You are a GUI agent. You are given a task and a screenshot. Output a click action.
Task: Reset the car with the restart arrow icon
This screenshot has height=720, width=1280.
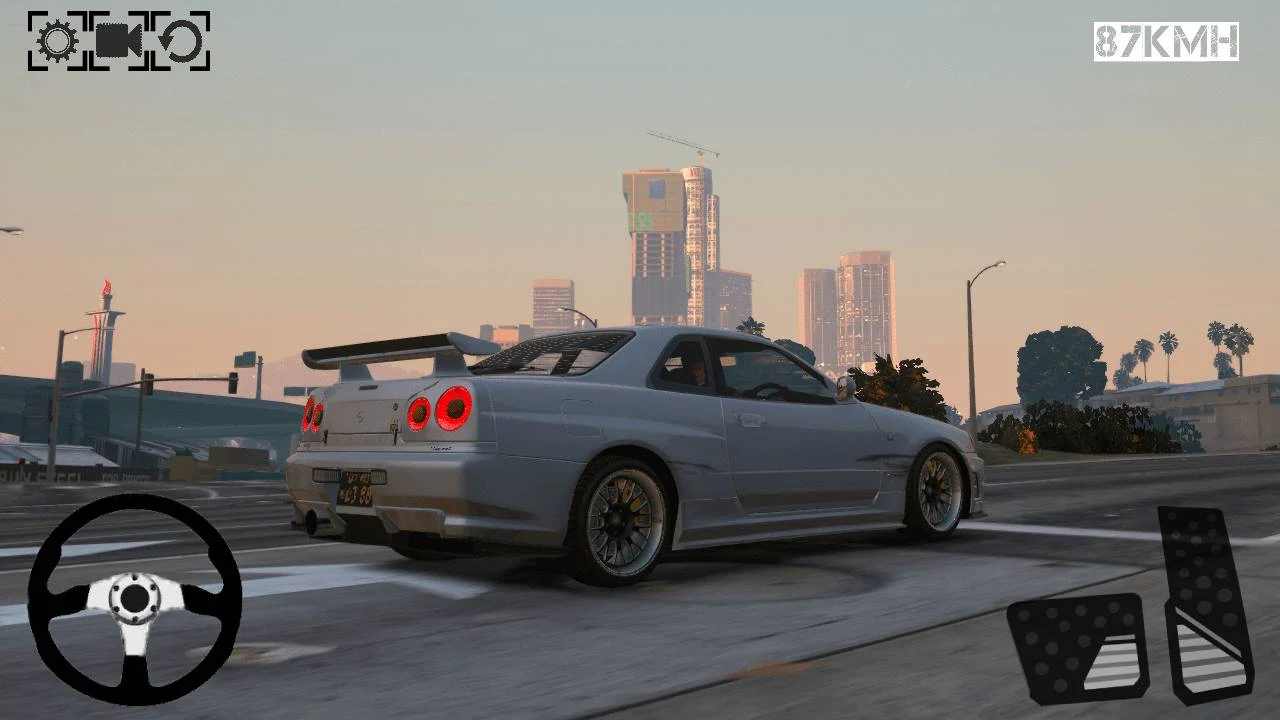coord(180,42)
